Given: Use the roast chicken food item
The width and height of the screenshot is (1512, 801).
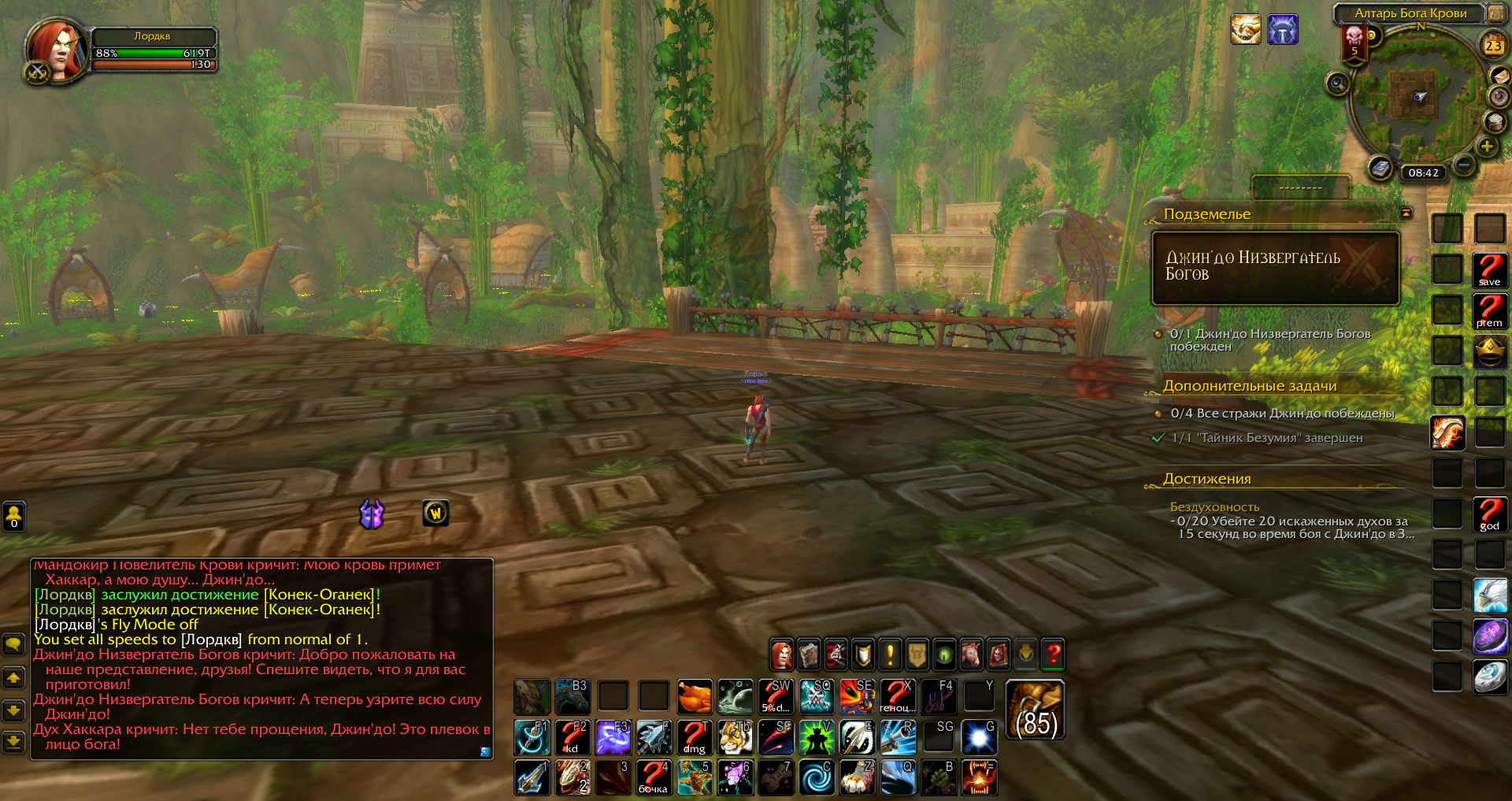Looking at the screenshot, I should pyautogui.click(x=695, y=696).
